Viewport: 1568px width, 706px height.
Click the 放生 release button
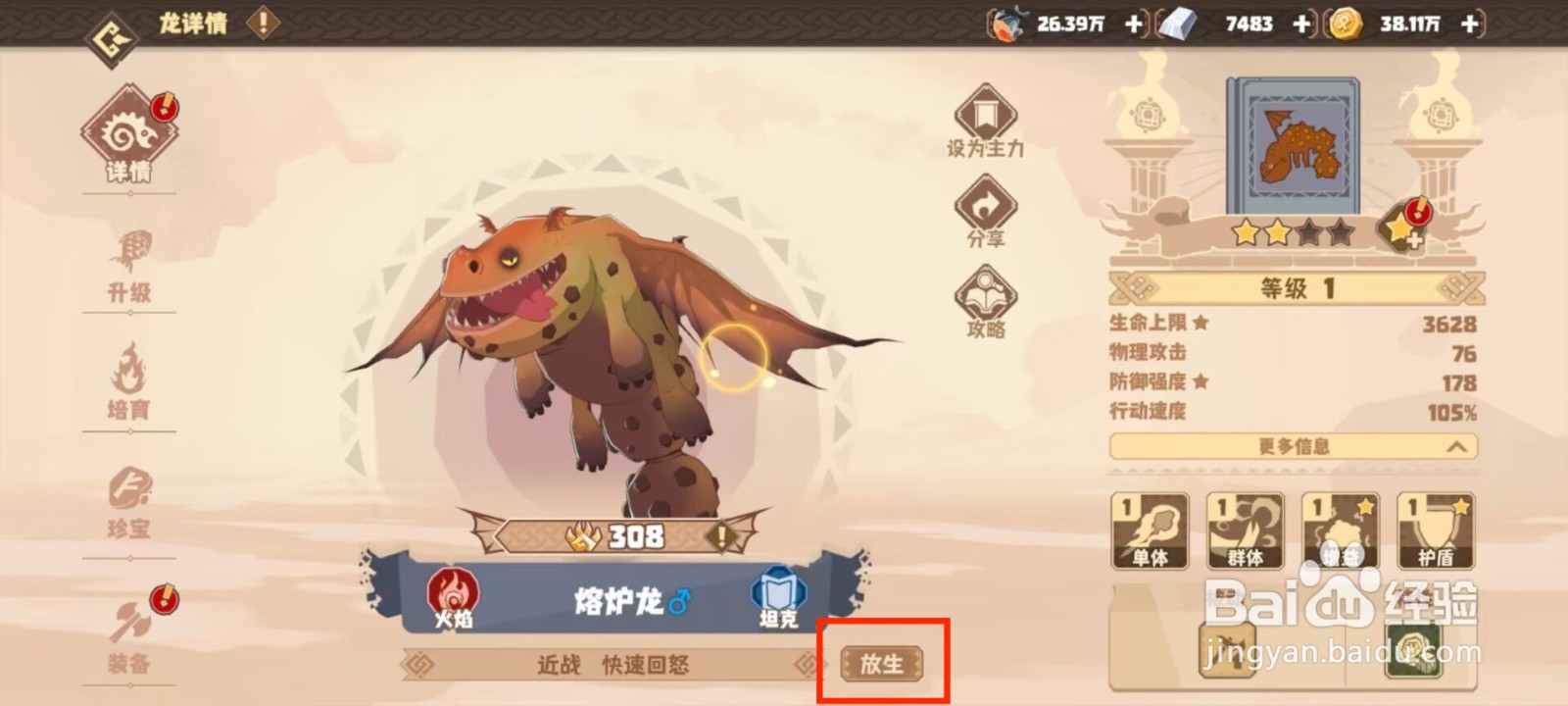tap(880, 664)
